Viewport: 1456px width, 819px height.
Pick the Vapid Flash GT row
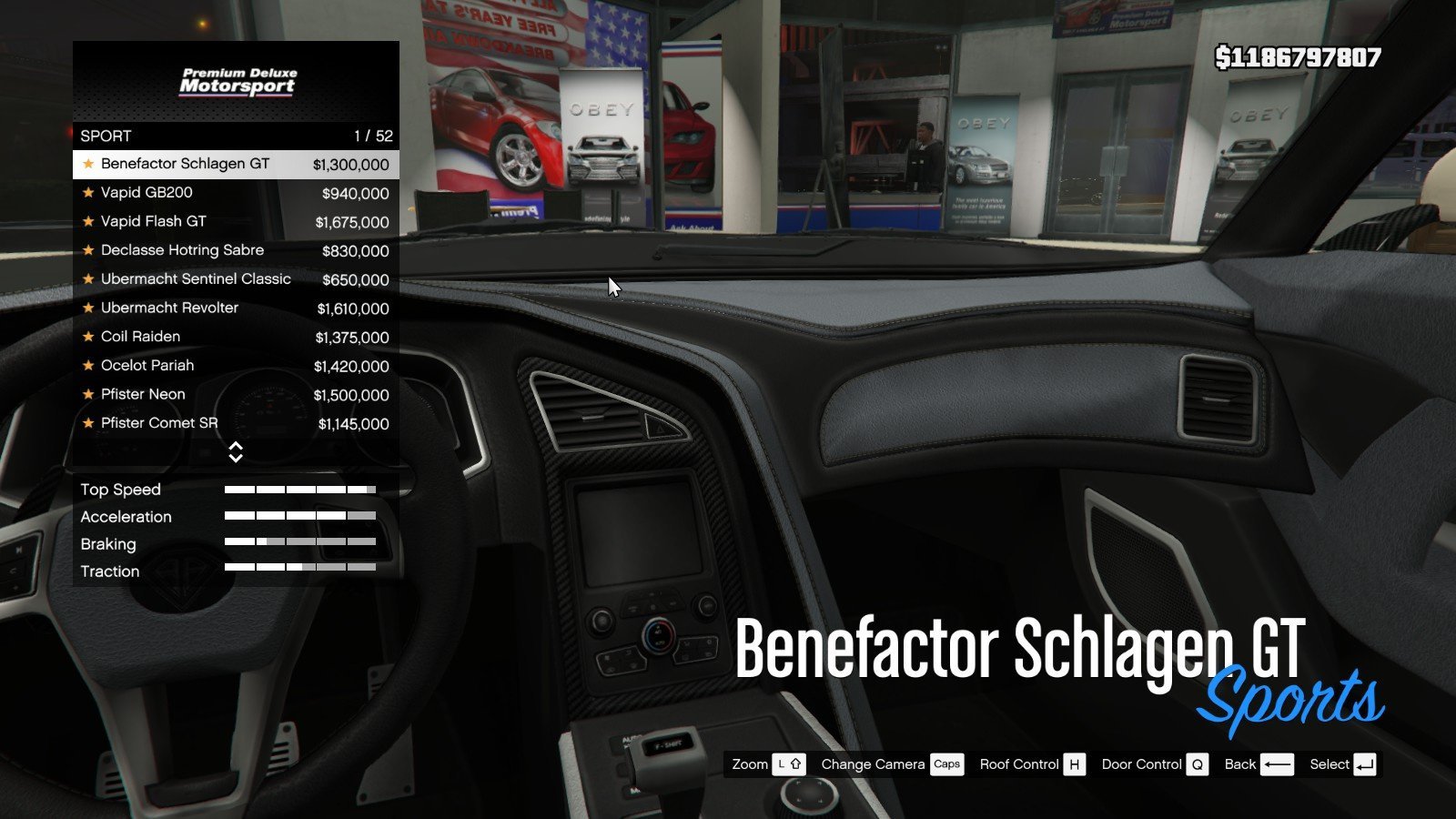click(x=235, y=221)
